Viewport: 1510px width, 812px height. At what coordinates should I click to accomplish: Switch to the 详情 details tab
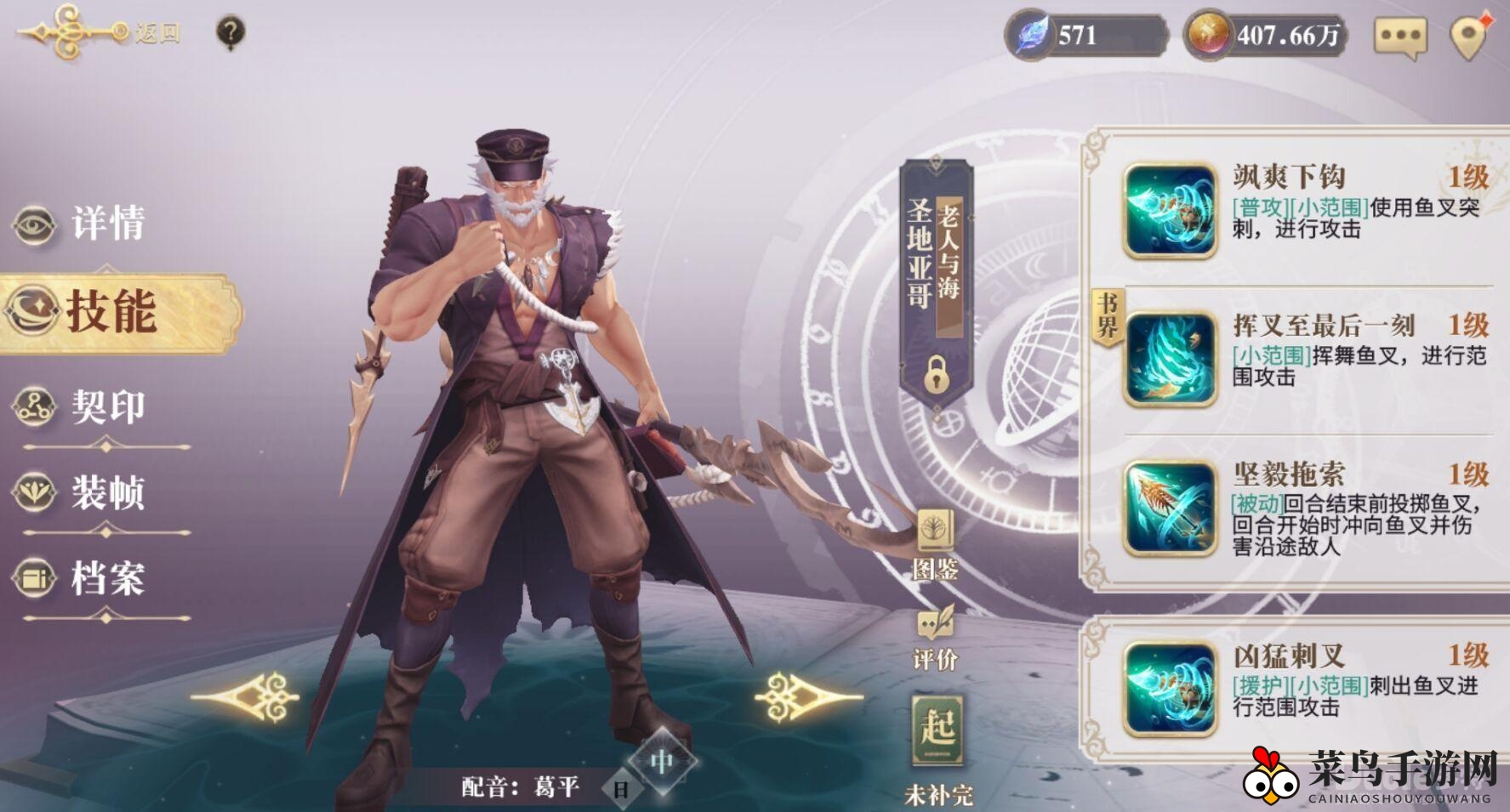point(81,224)
